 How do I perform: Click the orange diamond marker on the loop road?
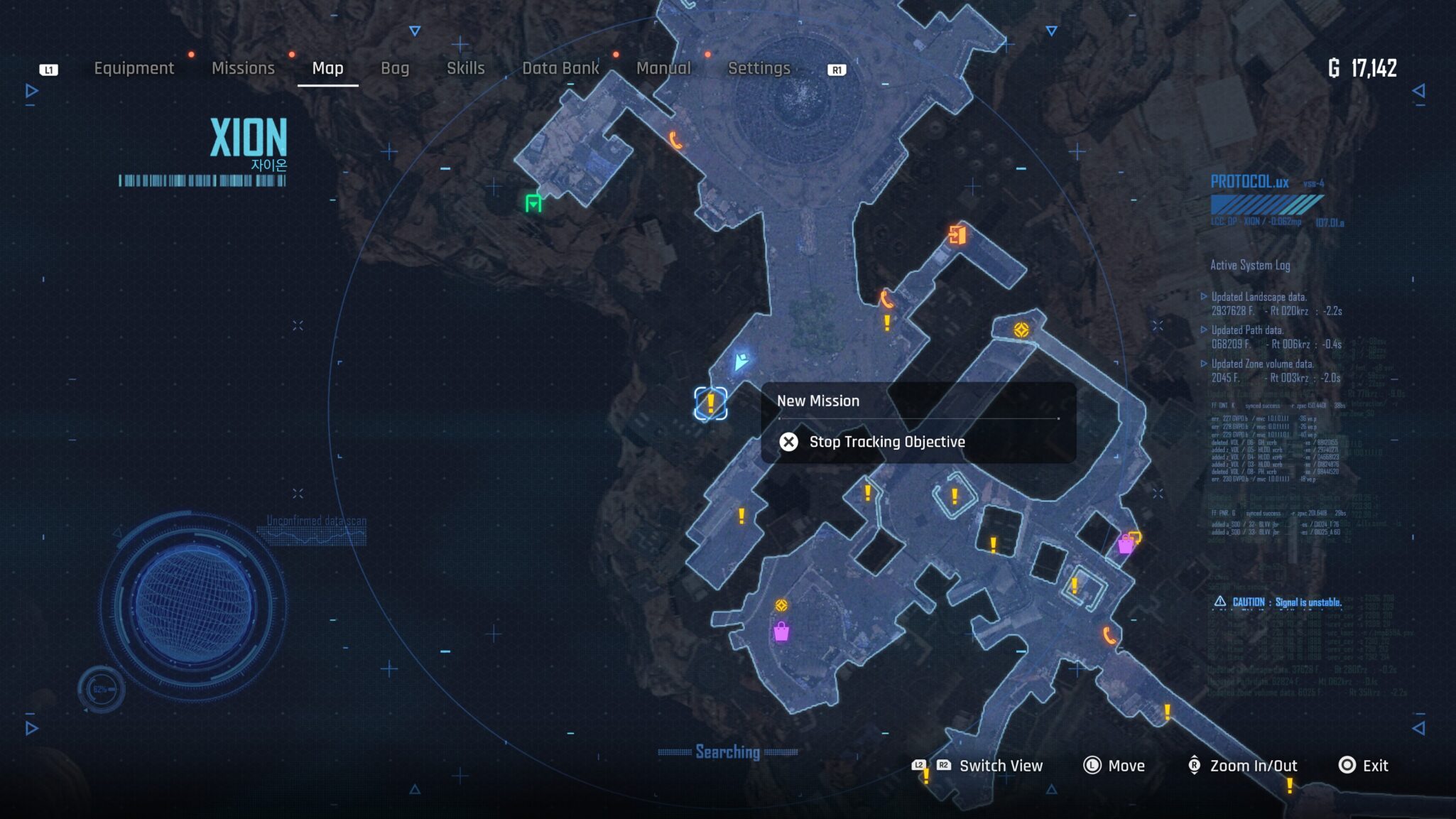tap(1021, 330)
